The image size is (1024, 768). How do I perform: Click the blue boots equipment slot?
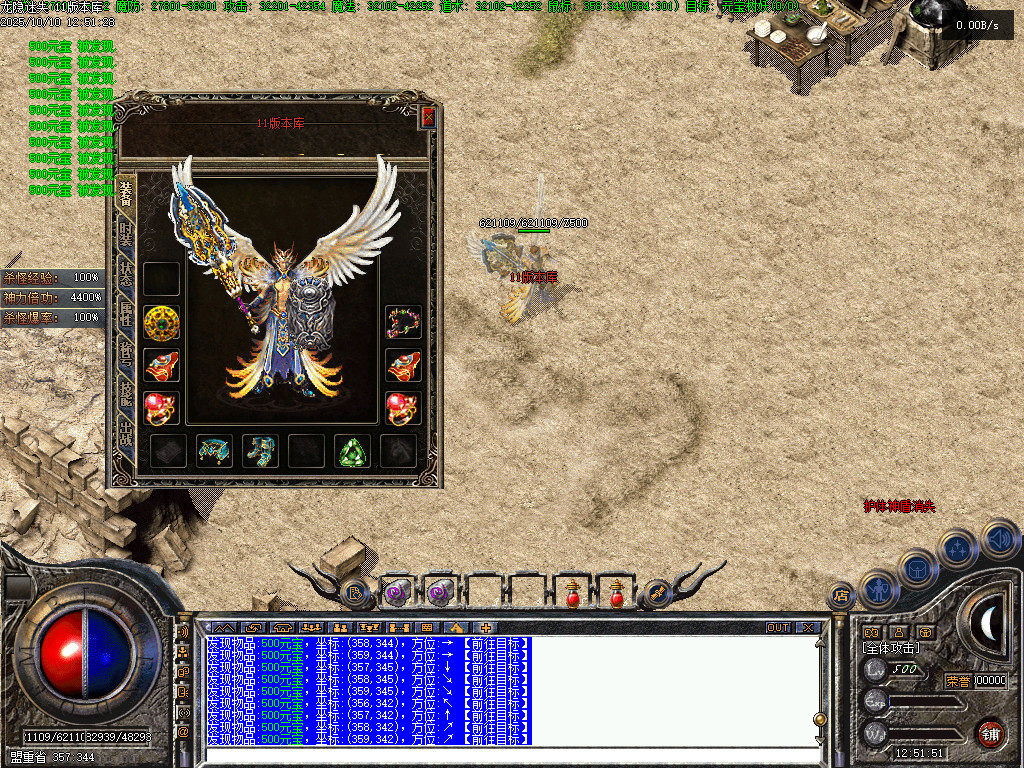[261, 451]
